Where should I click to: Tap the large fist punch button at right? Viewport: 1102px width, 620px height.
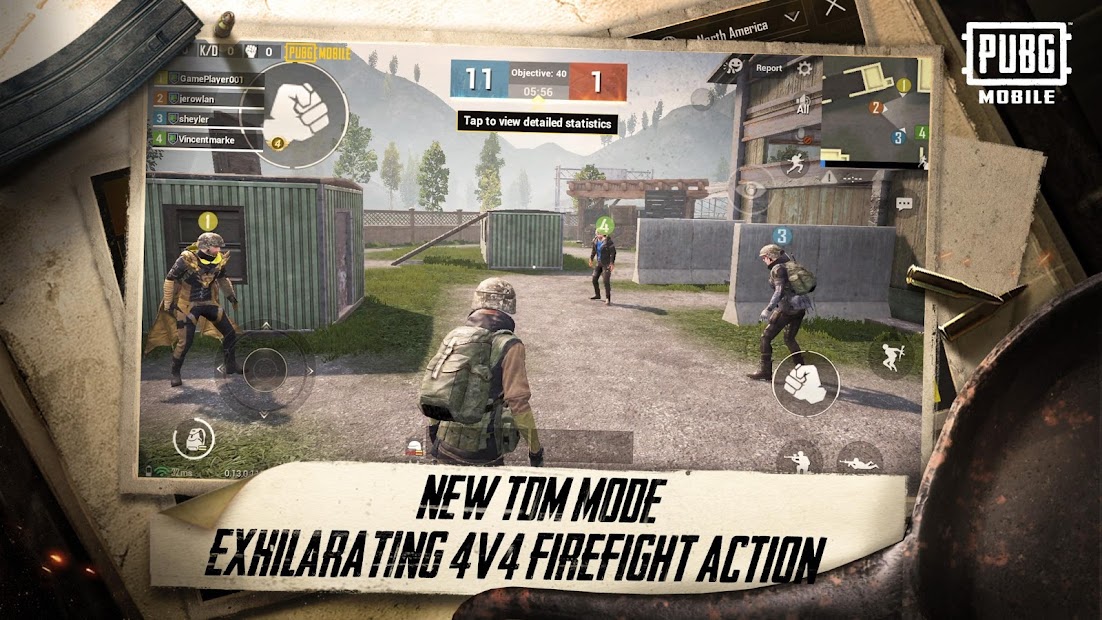point(805,383)
